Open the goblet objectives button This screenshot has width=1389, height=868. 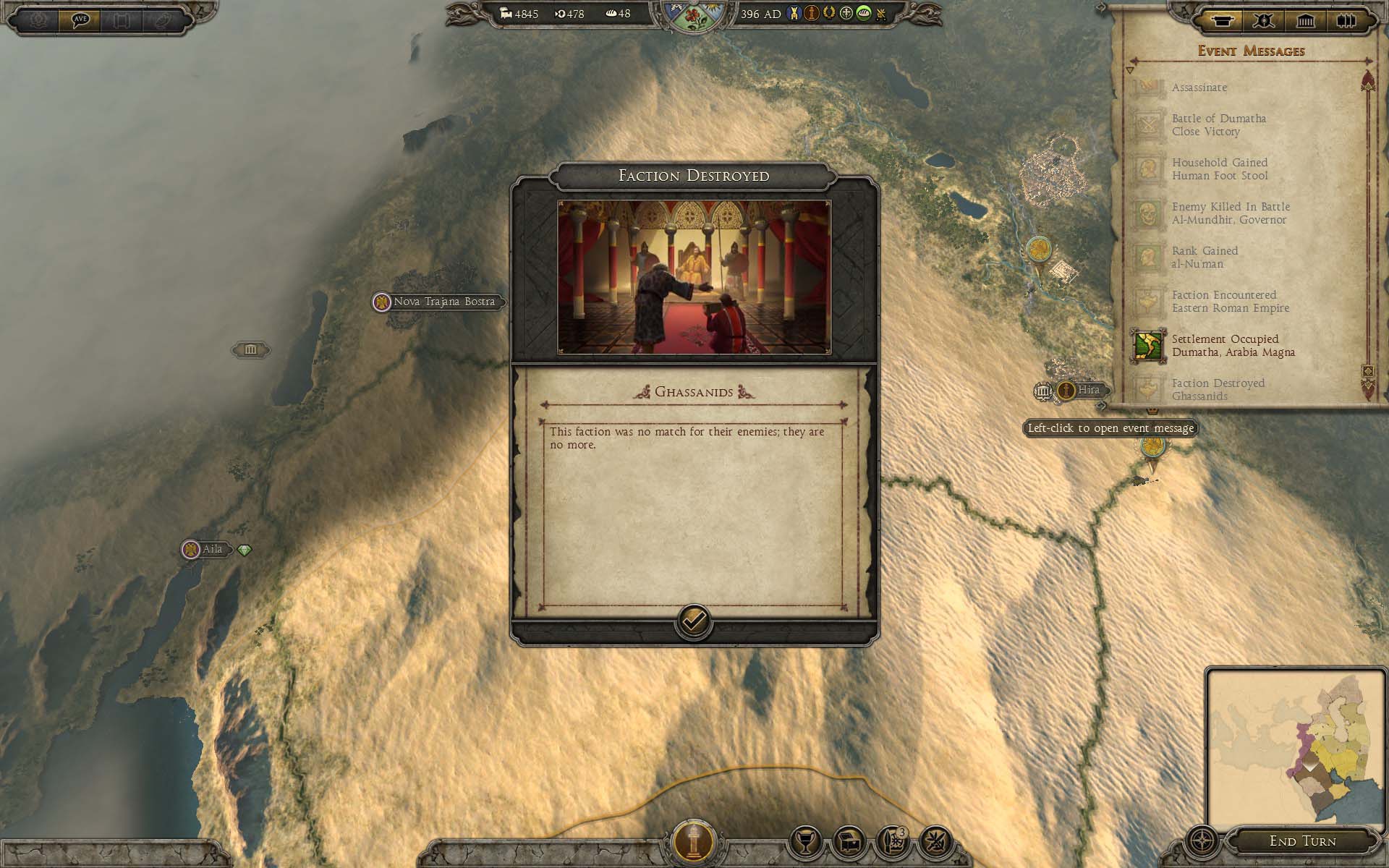pyautogui.click(x=805, y=842)
